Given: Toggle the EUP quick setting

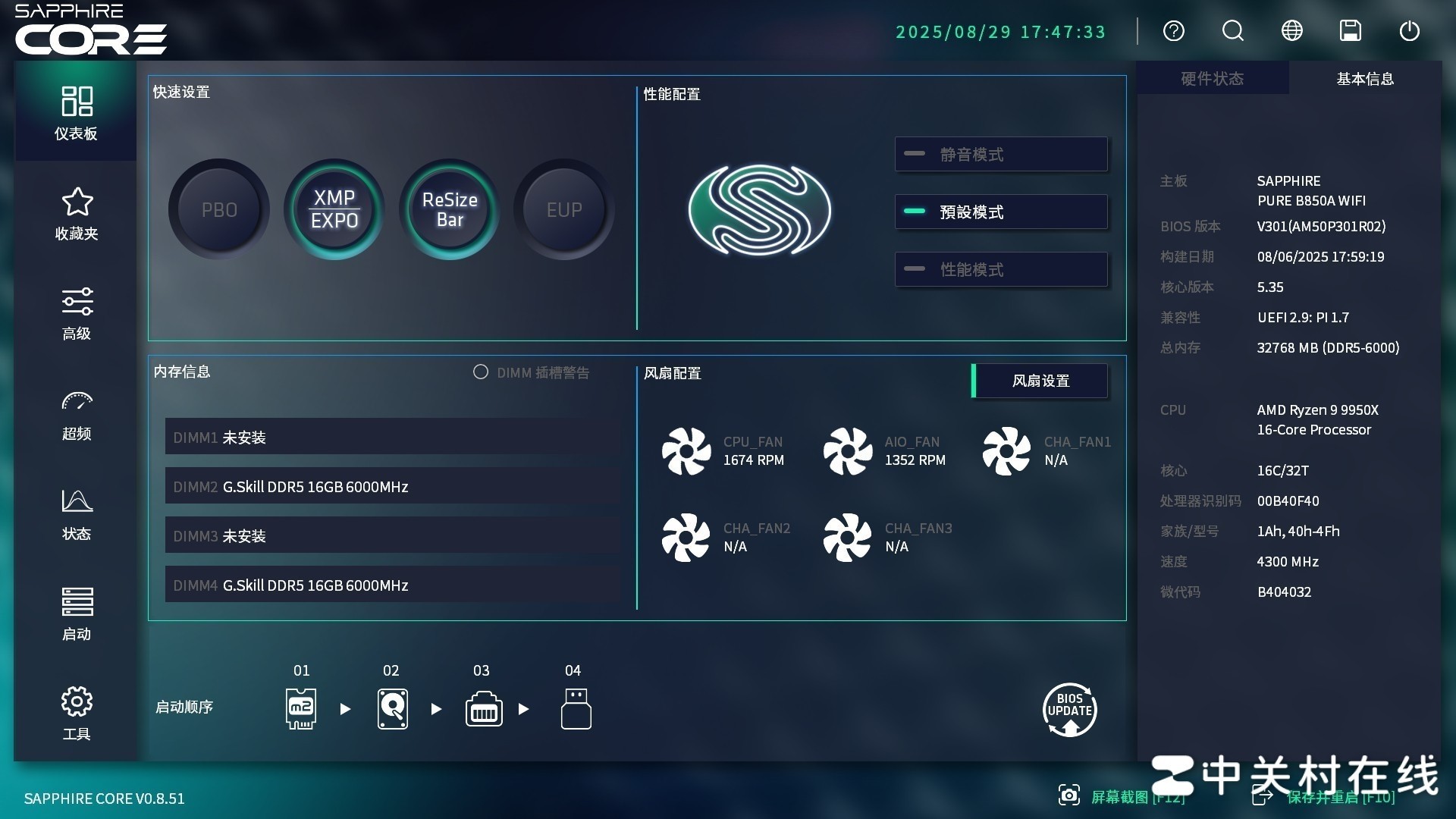Looking at the screenshot, I should tap(563, 209).
